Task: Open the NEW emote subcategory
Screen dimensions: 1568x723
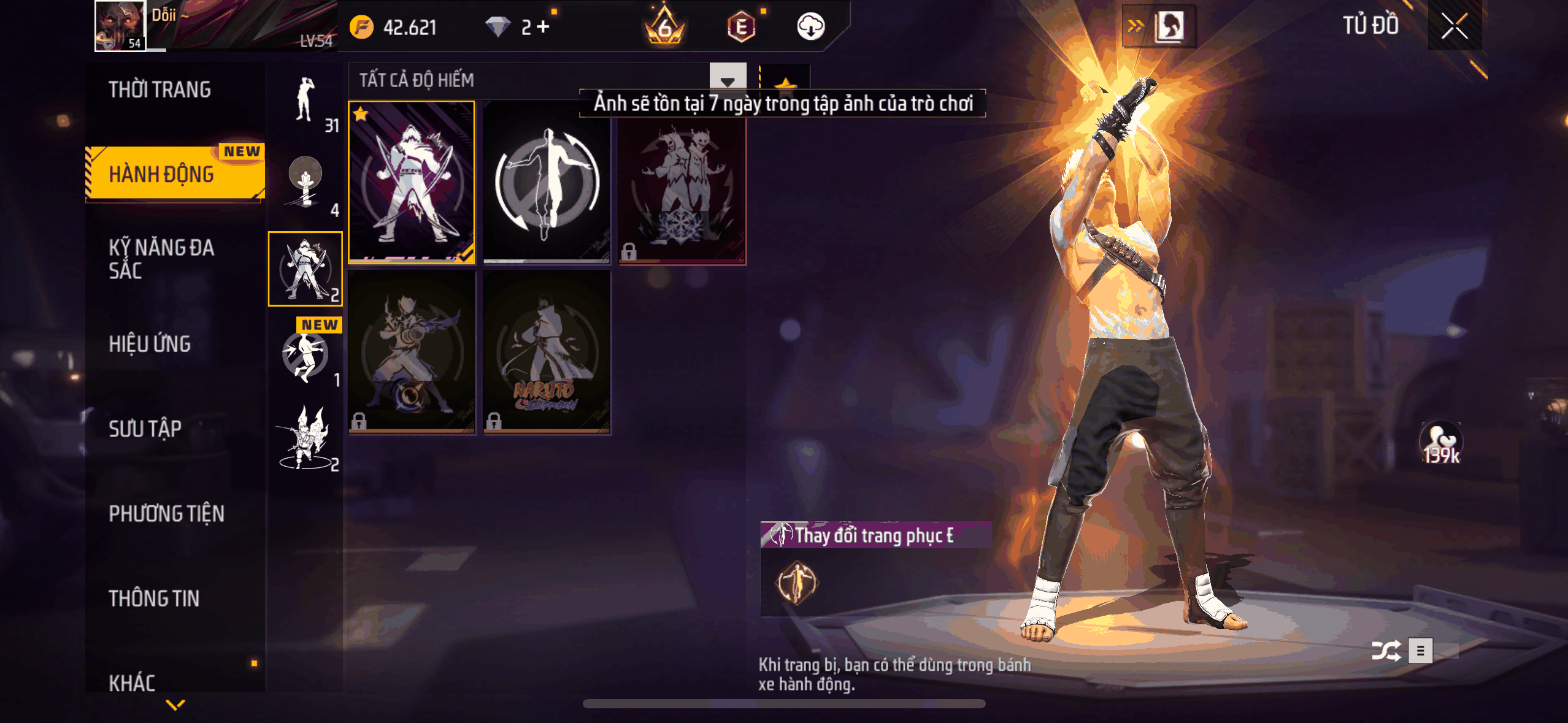Action: (306, 354)
